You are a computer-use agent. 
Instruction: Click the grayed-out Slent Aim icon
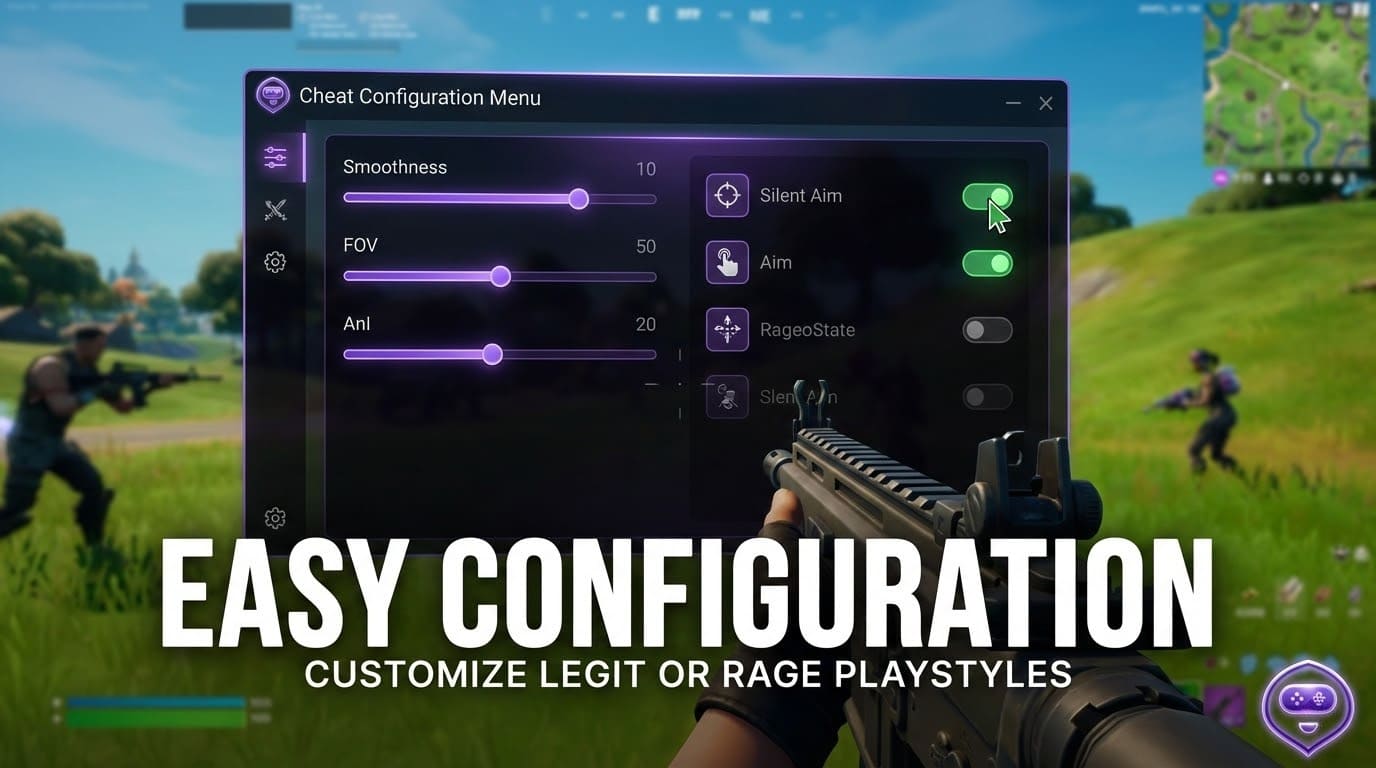[726, 396]
